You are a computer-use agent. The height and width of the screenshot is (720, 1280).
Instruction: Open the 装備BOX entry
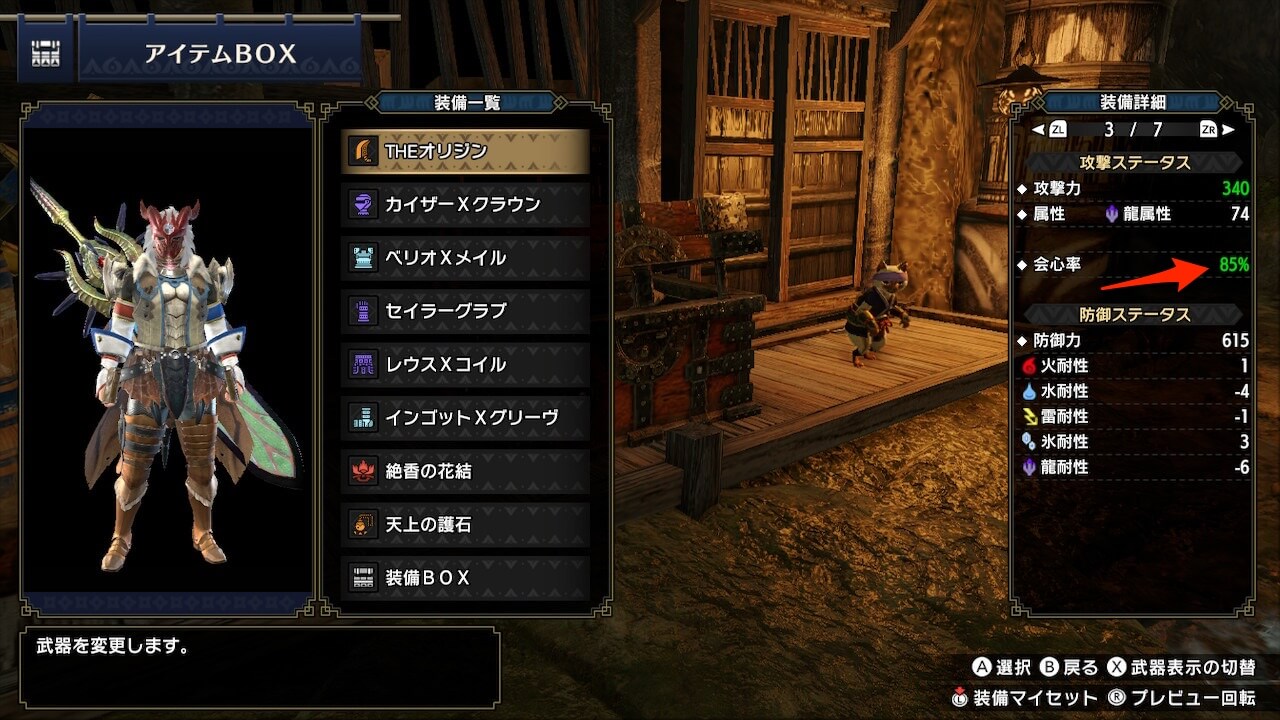(x=465, y=578)
